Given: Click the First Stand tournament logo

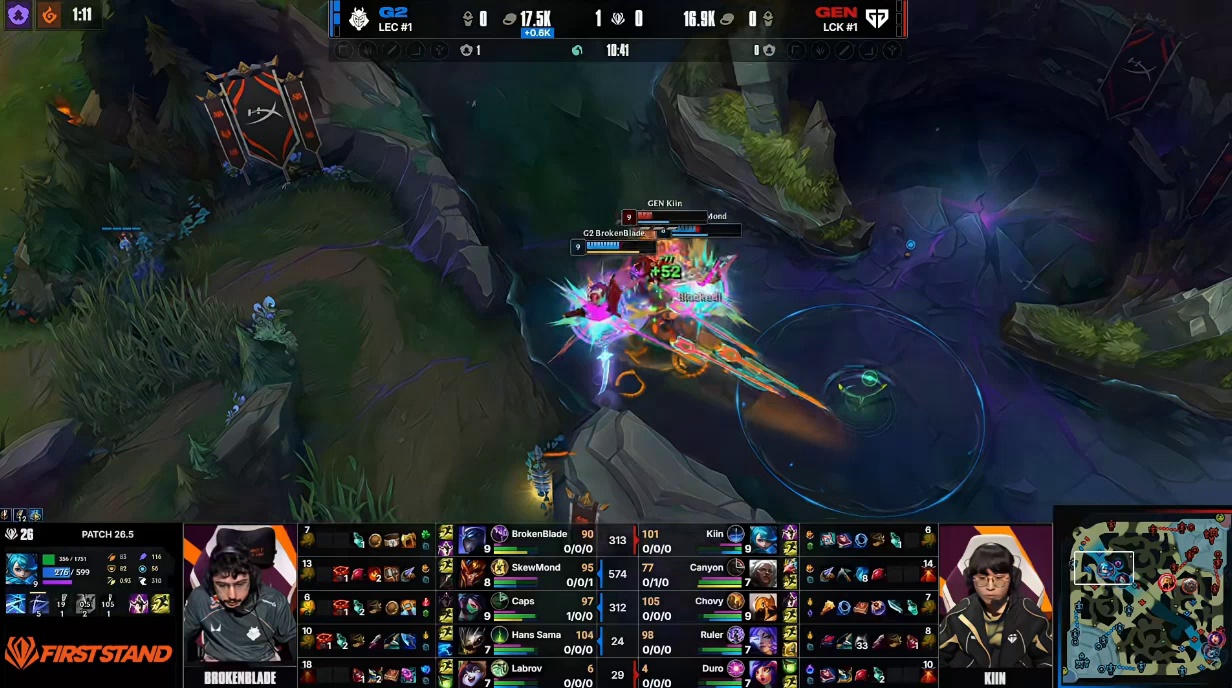Looking at the screenshot, I should pos(88,654).
